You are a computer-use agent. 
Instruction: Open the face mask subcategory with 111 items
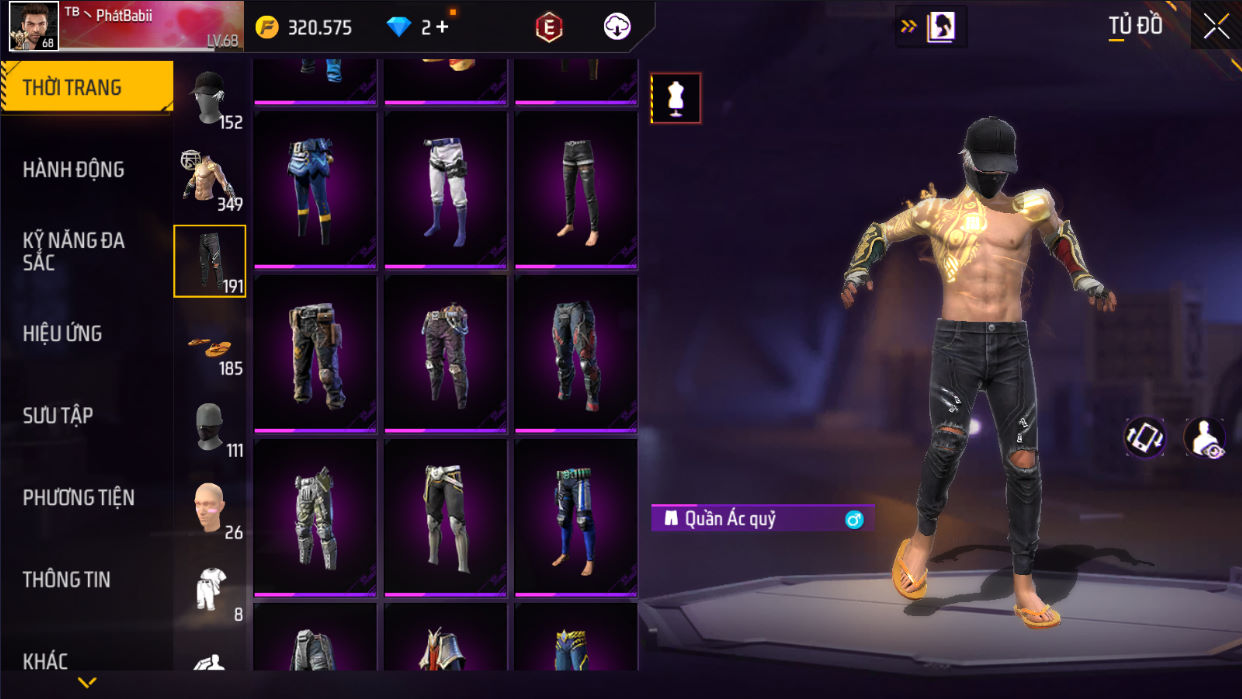click(210, 427)
